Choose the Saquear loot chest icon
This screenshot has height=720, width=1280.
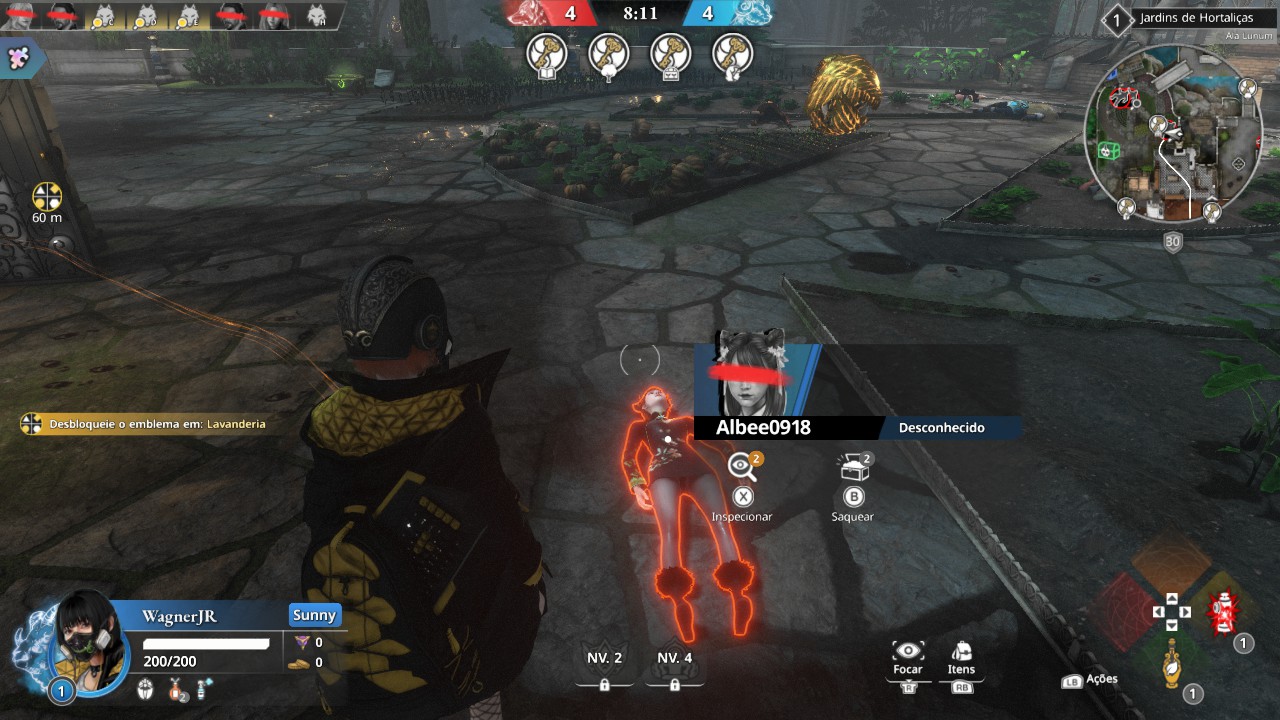[x=853, y=466]
